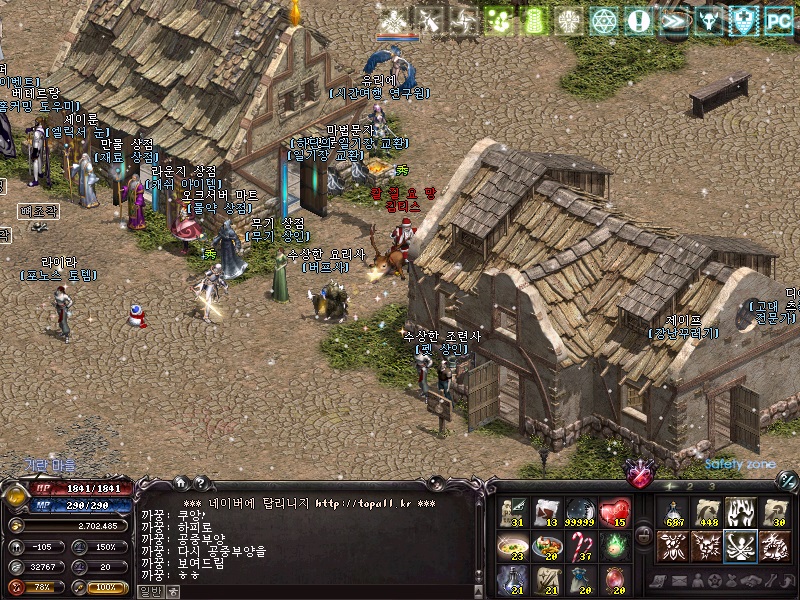Select the exclamation mark buff icon
The width and height of the screenshot is (800, 600).
[637, 19]
